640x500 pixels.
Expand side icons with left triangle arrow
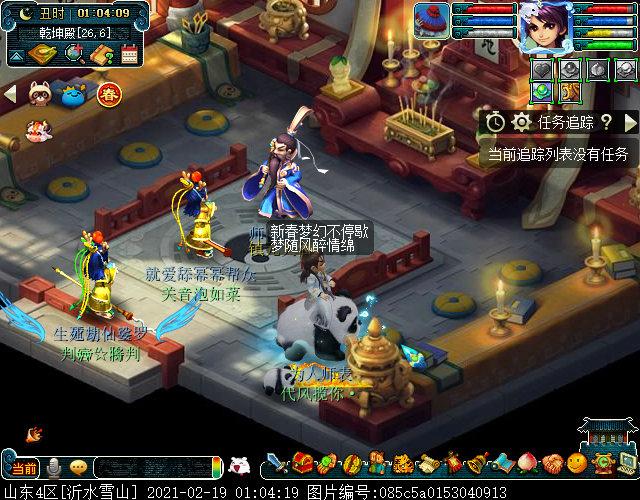tap(10, 93)
